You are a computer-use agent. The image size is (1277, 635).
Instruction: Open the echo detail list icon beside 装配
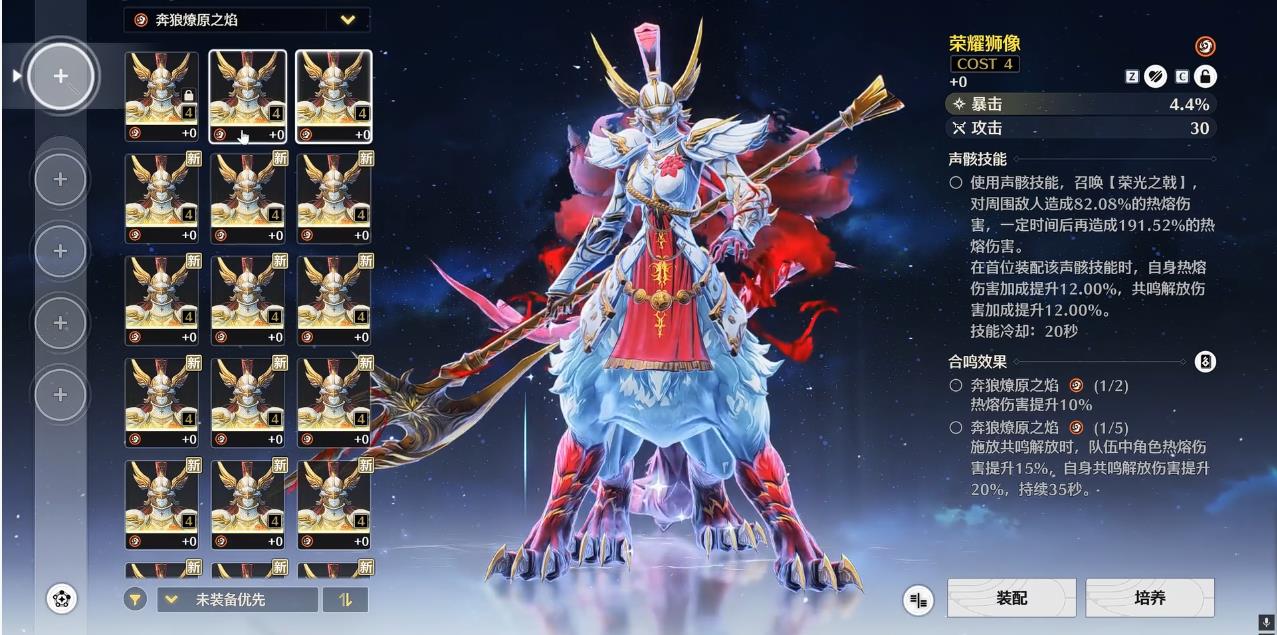pyautogui.click(x=917, y=600)
